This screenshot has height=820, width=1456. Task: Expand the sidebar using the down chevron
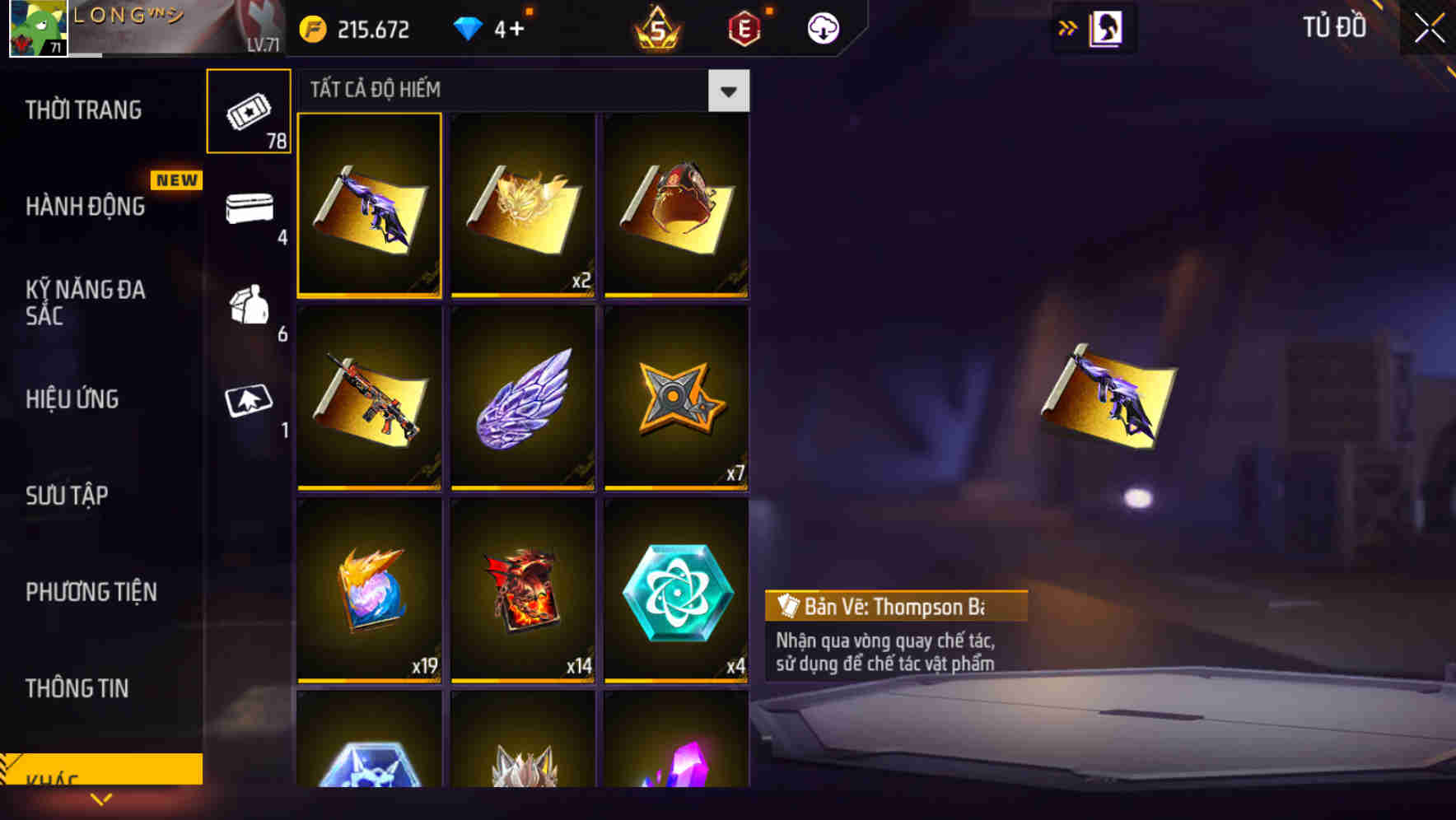pyautogui.click(x=102, y=797)
